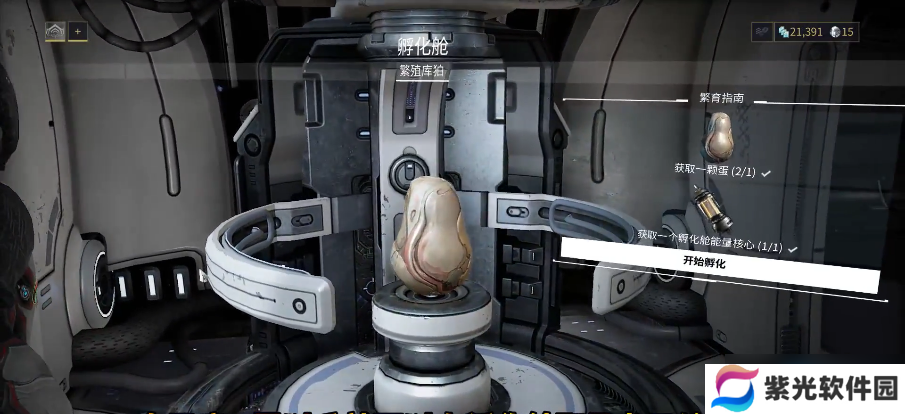Open the Warframe profile icon

(x=55, y=31)
